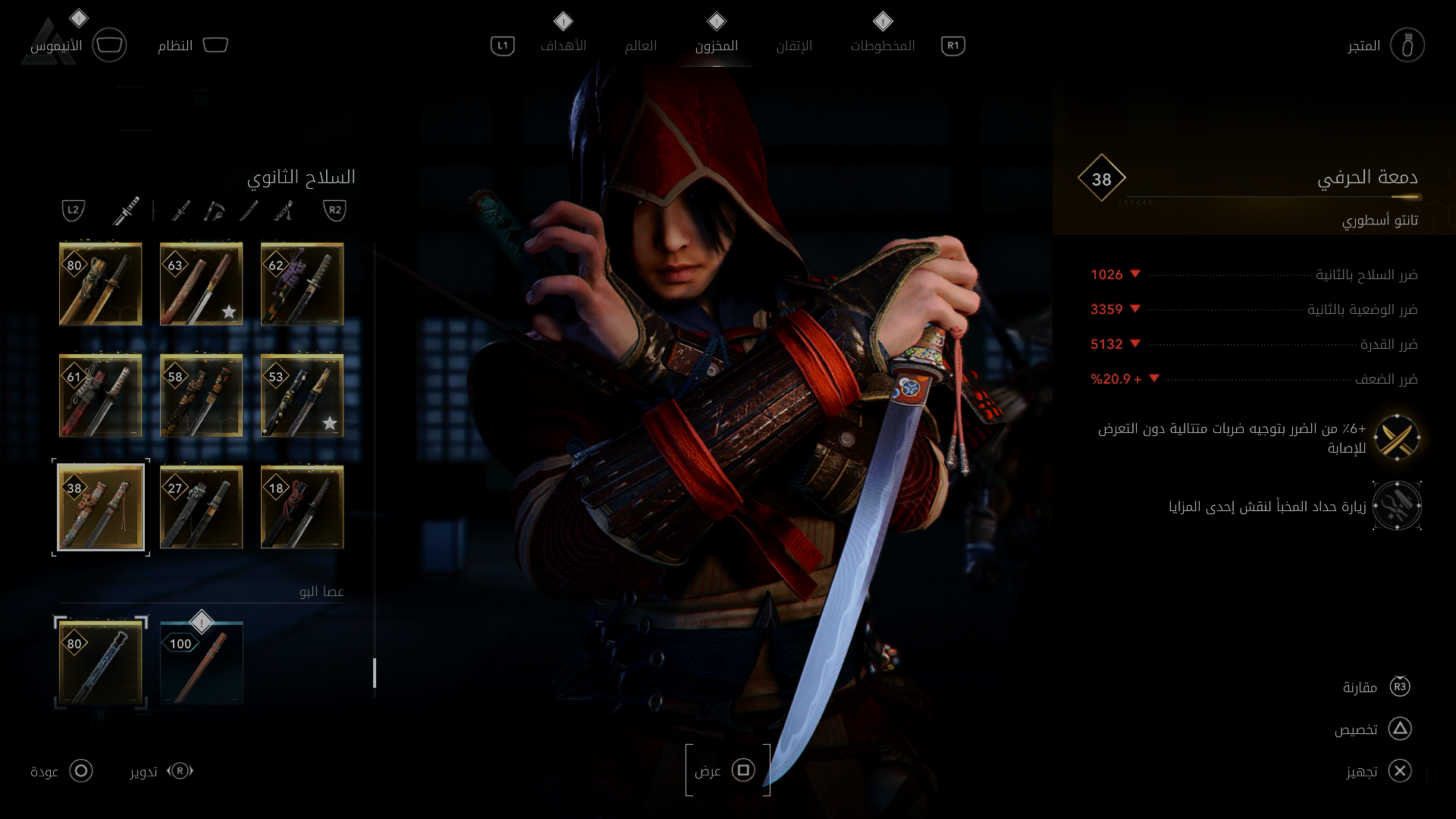
Task: Open the المخطوطات (Codex) tab
Action: 882,46
